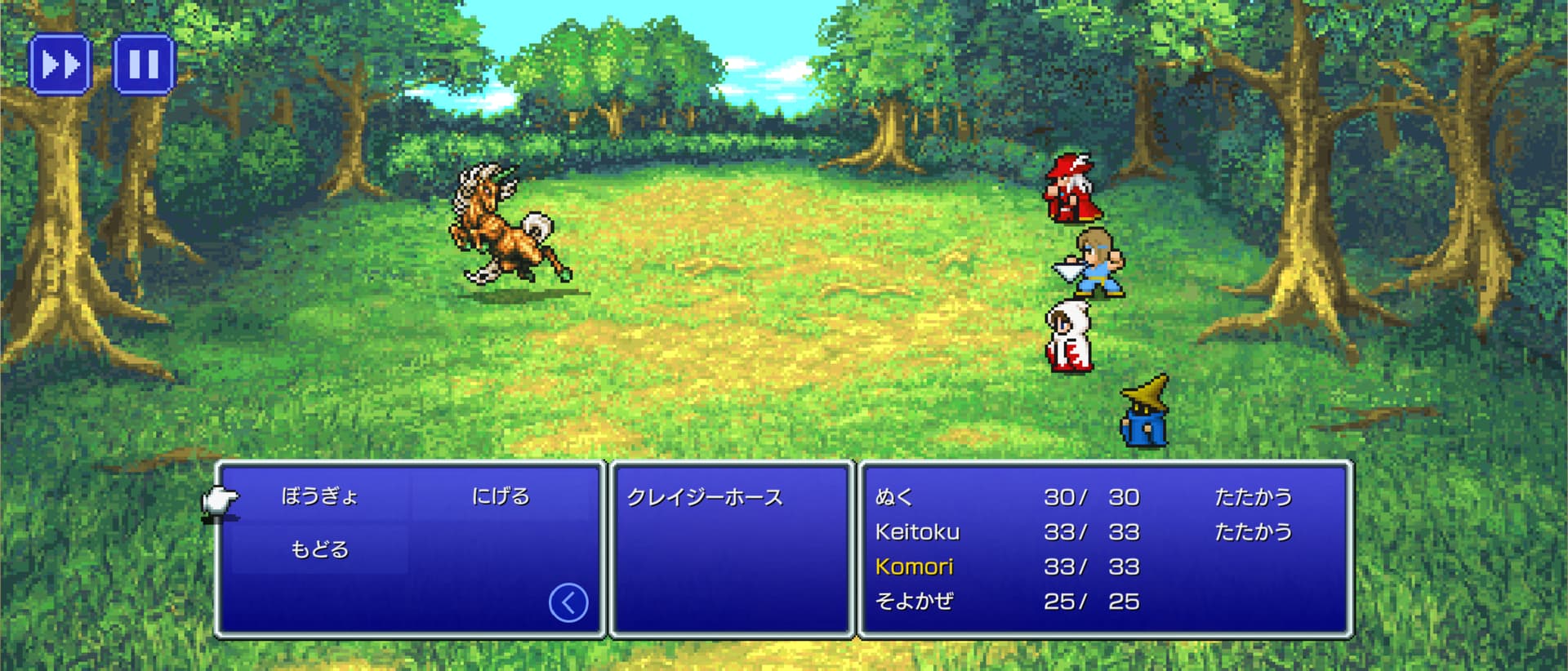Click the circular left-arrow page button

point(568,603)
